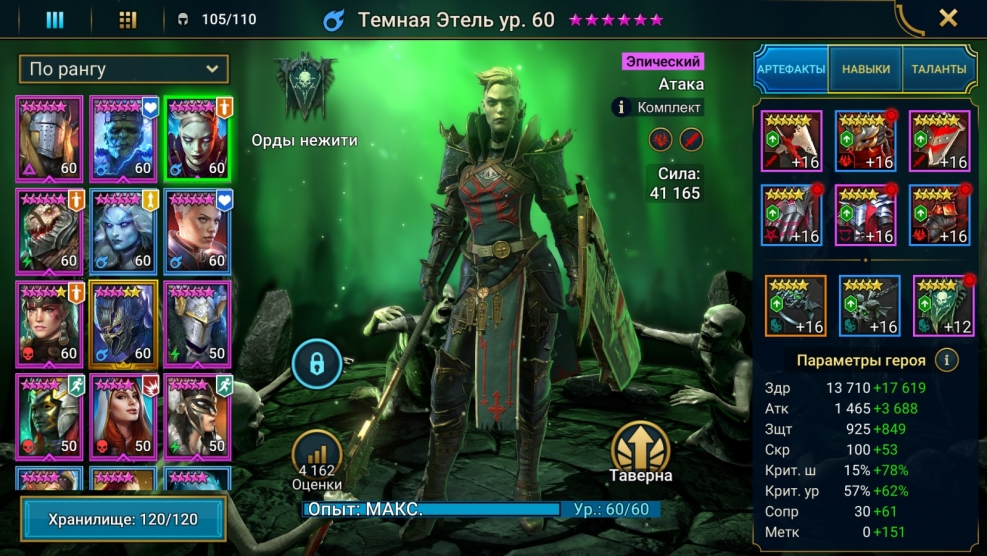Open the equipped shield artifact slot

[939, 141]
